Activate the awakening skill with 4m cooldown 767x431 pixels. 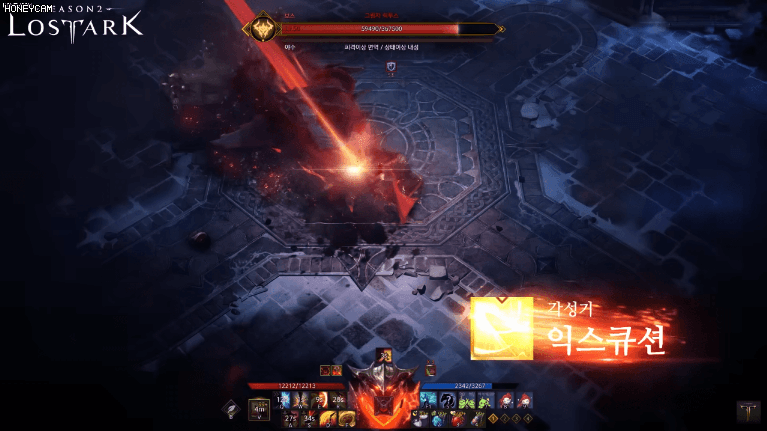tap(259, 409)
